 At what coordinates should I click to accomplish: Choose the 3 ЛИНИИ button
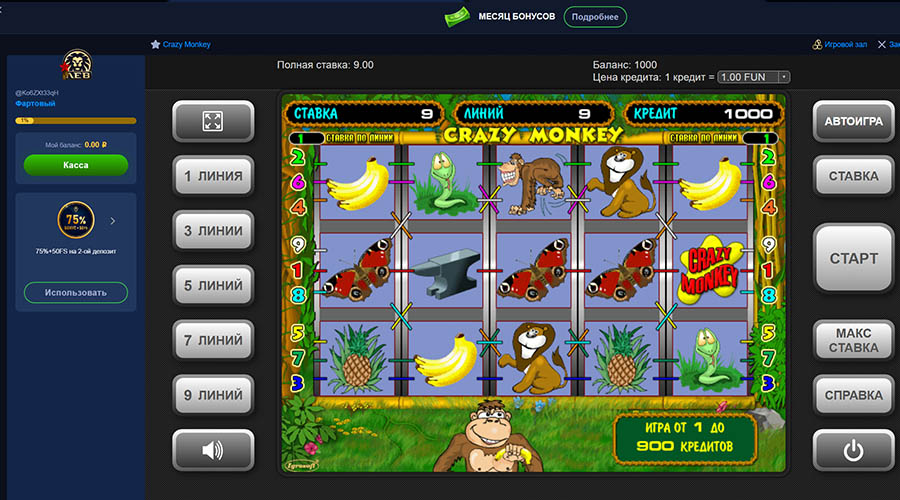tap(213, 231)
